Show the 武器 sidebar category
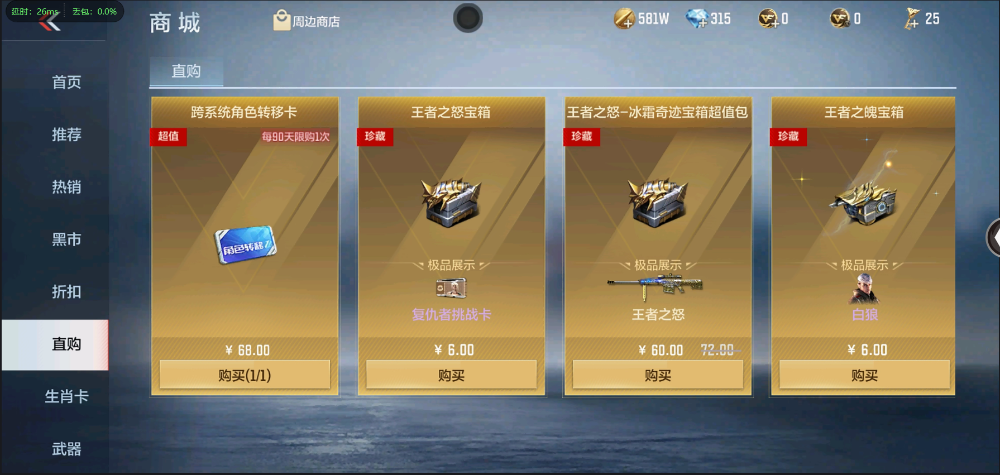The image size is (1000, 475). pos(66,449)
